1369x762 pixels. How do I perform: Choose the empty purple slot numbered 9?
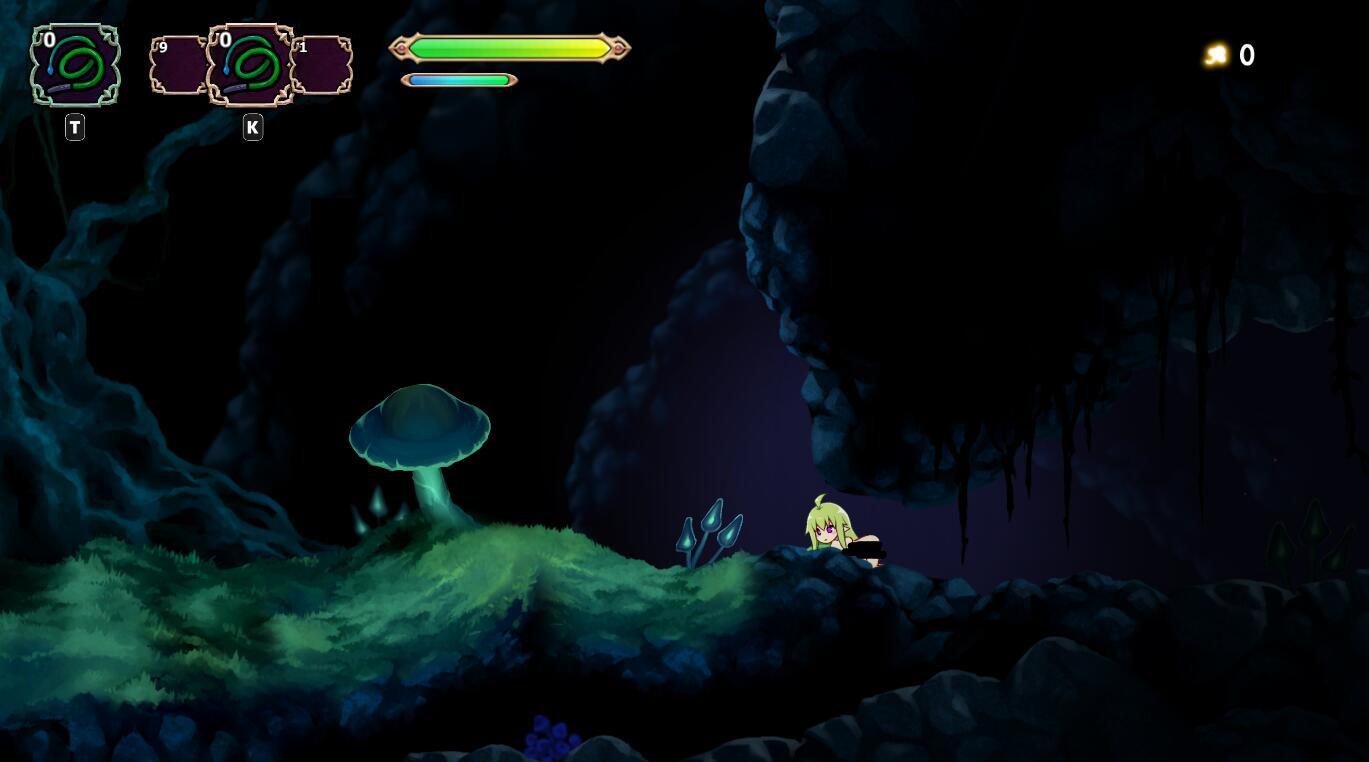pyautogui.click(x=177, y=66)
